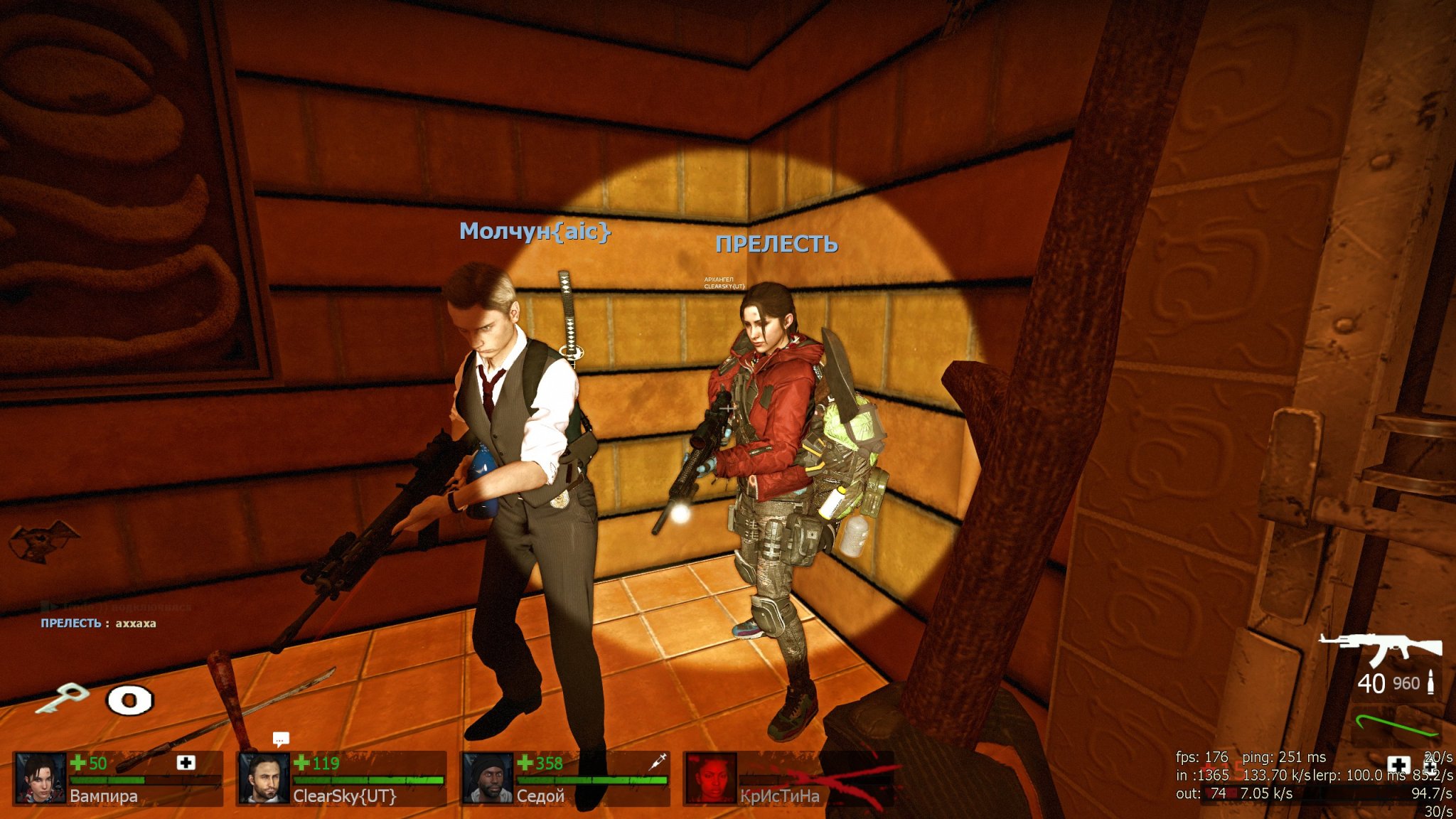Click the syringe icon on Седой's panel
Image resolution: width=1456 pixels, height=819 pixels.
[x=658, y=761]
